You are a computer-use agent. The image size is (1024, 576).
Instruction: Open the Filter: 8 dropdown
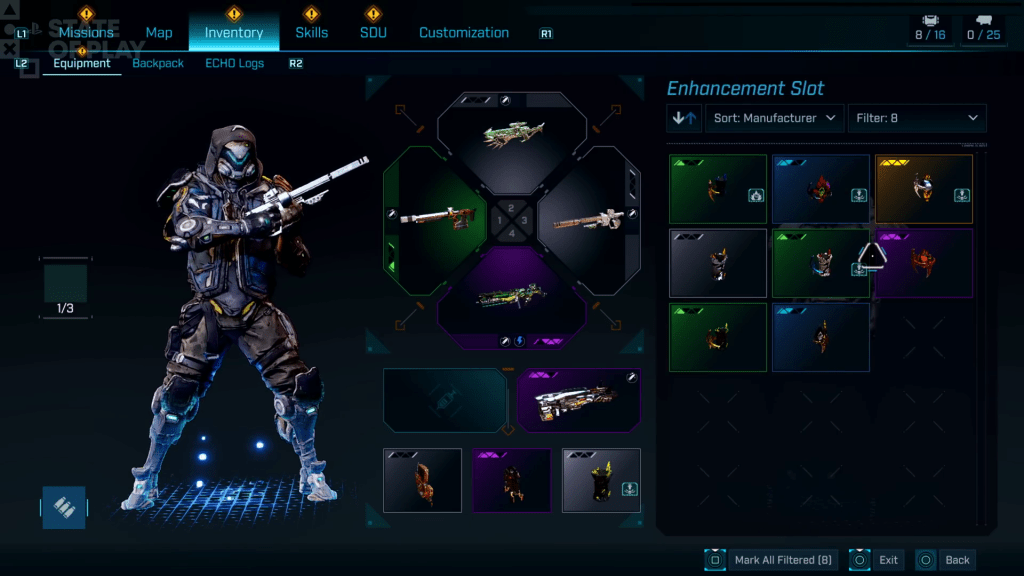[917, 118]
